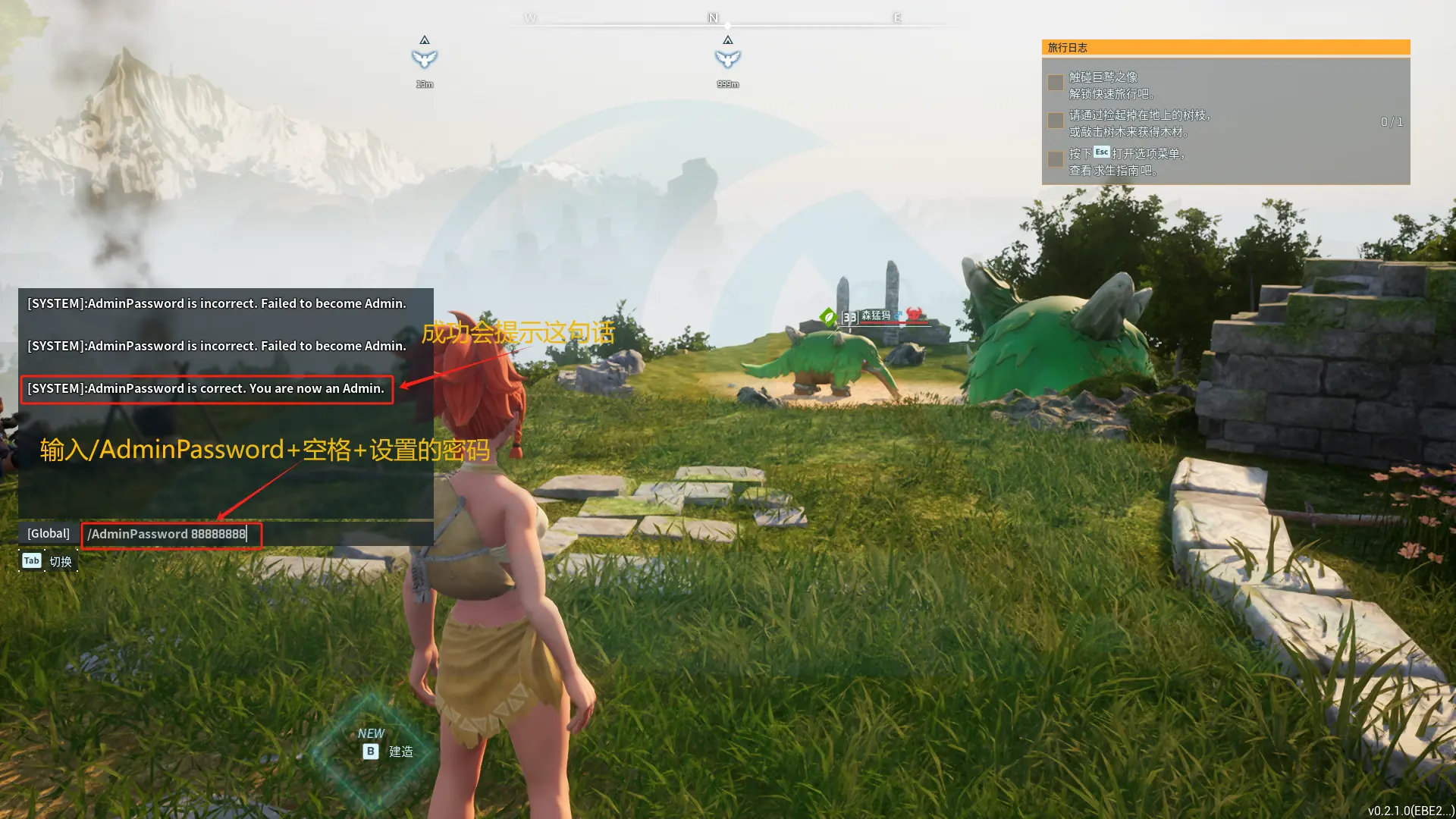Select the wood gathering quest objective
The width and height of the screenshot is (1456, 819).
coord(1140,123)
